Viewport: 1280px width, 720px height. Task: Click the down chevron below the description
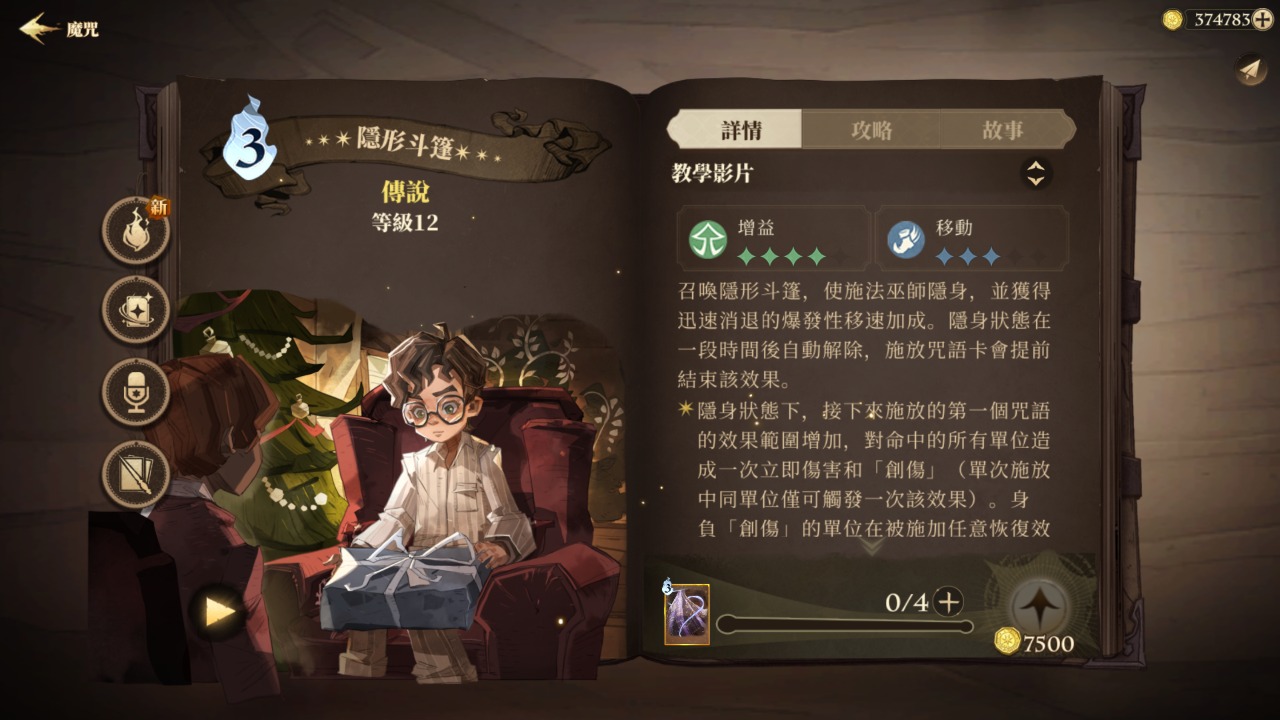click(871, 546)
